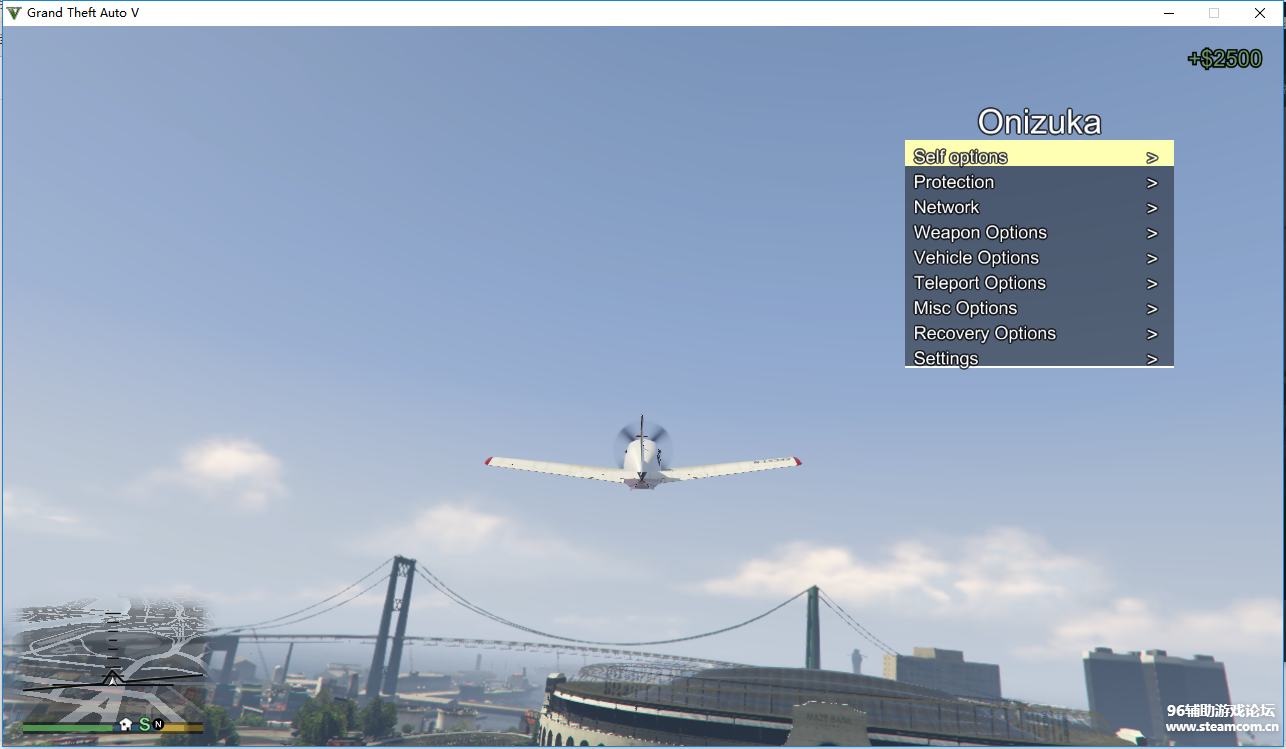Minimize the game window
1286x749 pixels.
(x=1168, y=13)
